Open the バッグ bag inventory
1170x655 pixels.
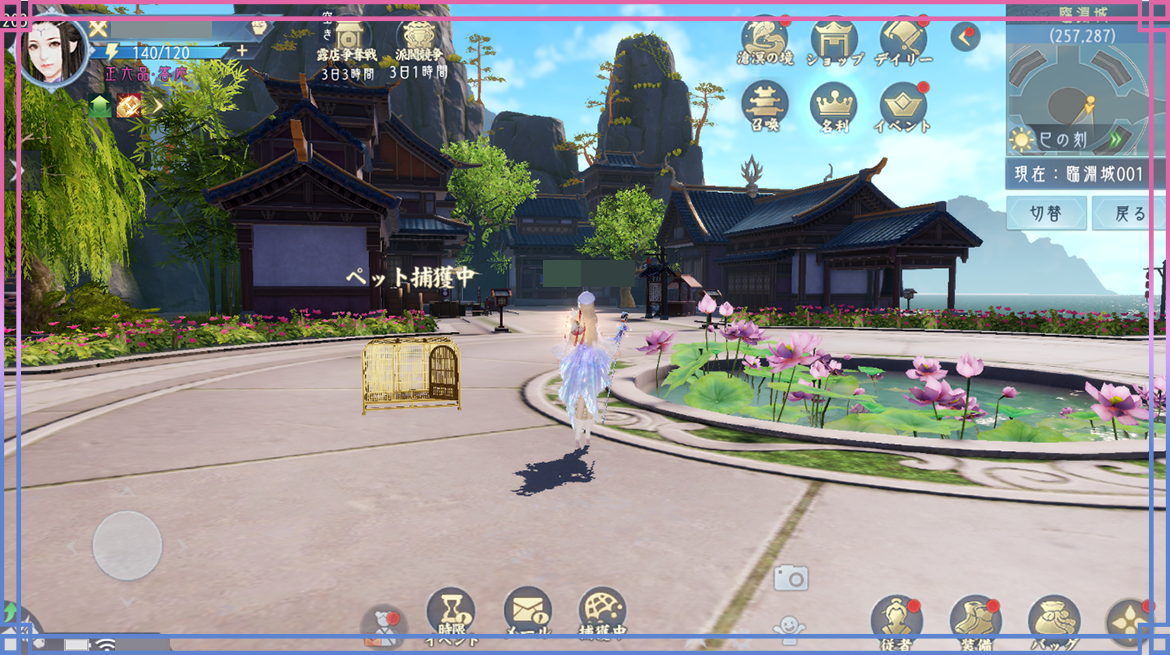[1053, 620]
